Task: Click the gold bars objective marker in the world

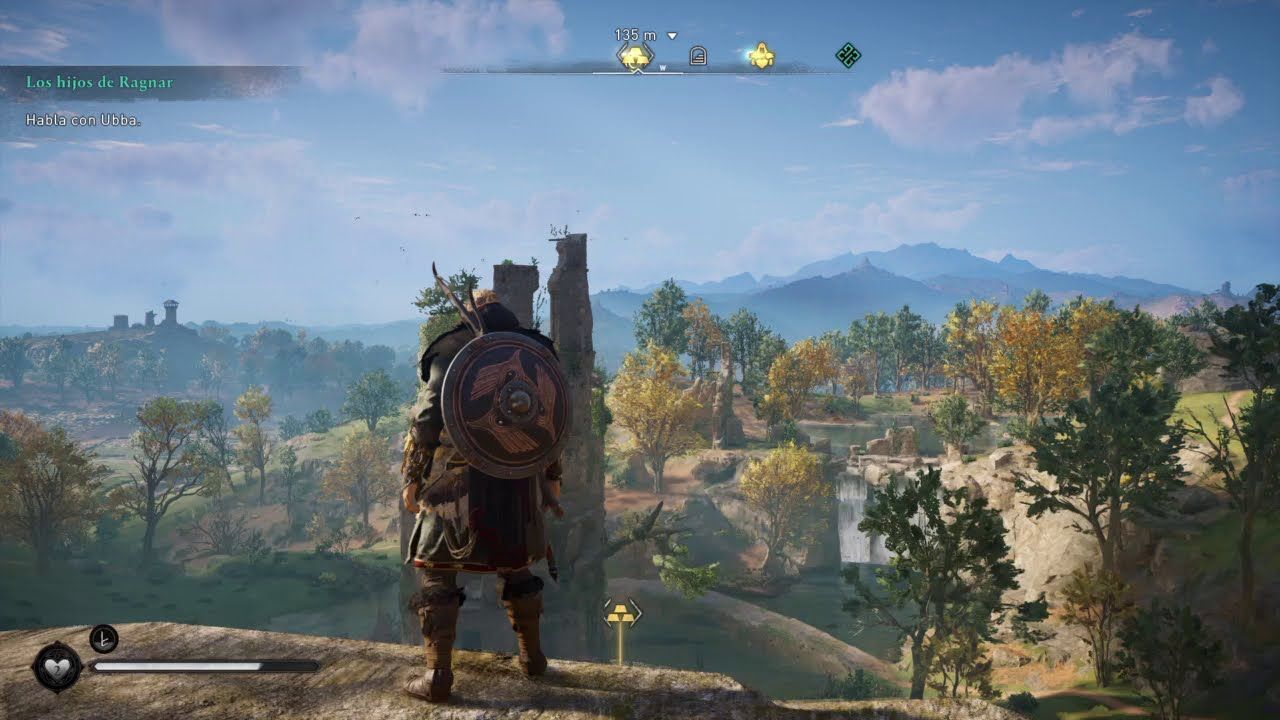Action: tap(621, 615)
